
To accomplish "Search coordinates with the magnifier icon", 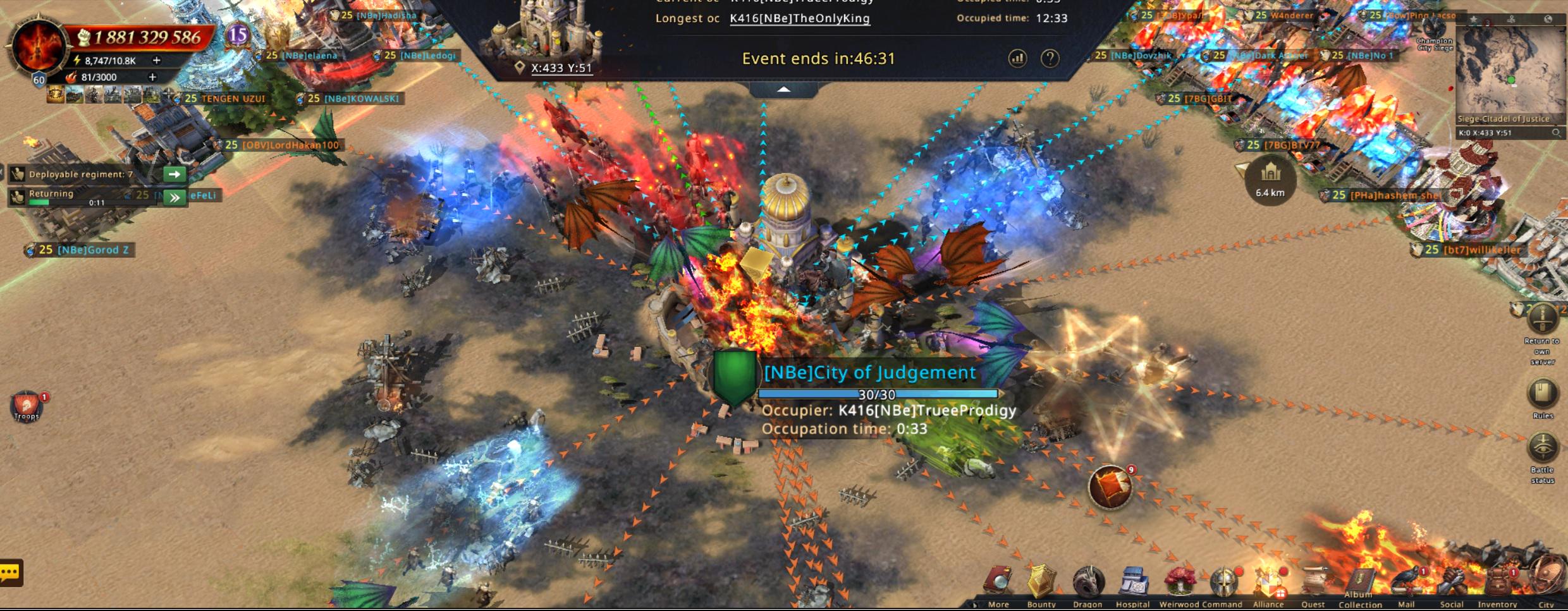I will (x=1556, y=133).
